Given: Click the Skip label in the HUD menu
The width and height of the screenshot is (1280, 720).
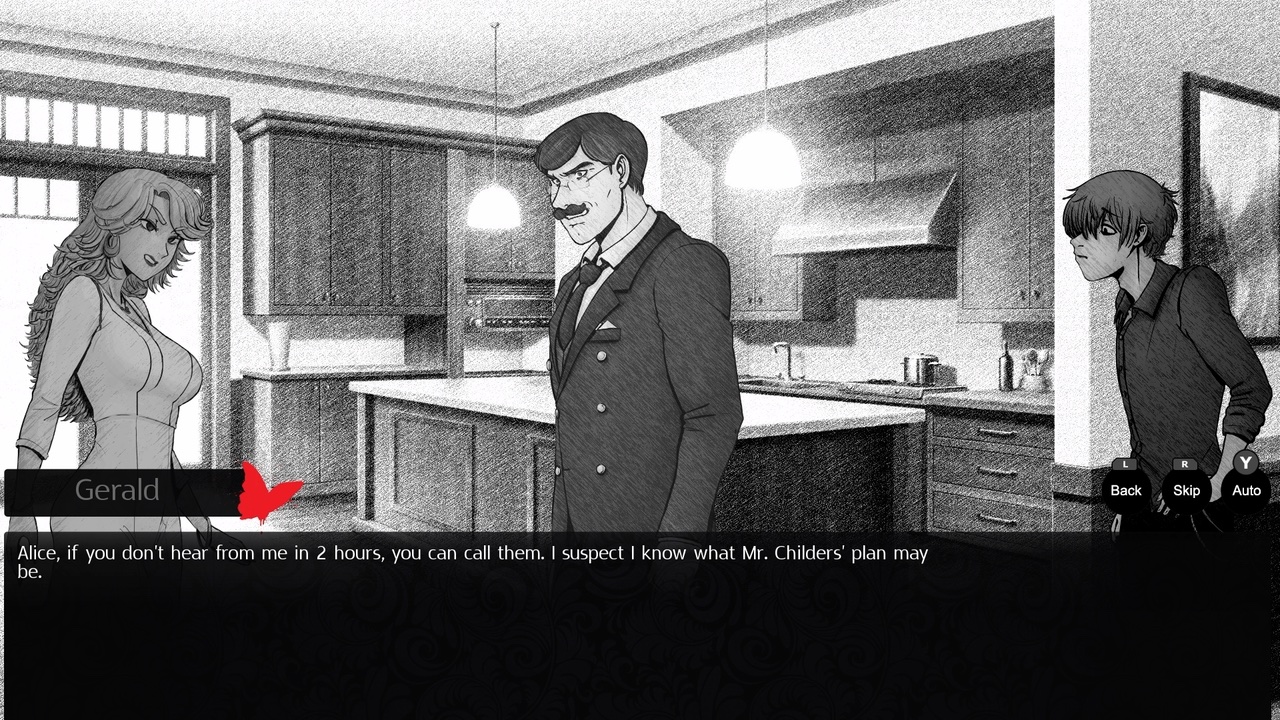Looking at the screenshot, I should click(x=1186, y=491).
